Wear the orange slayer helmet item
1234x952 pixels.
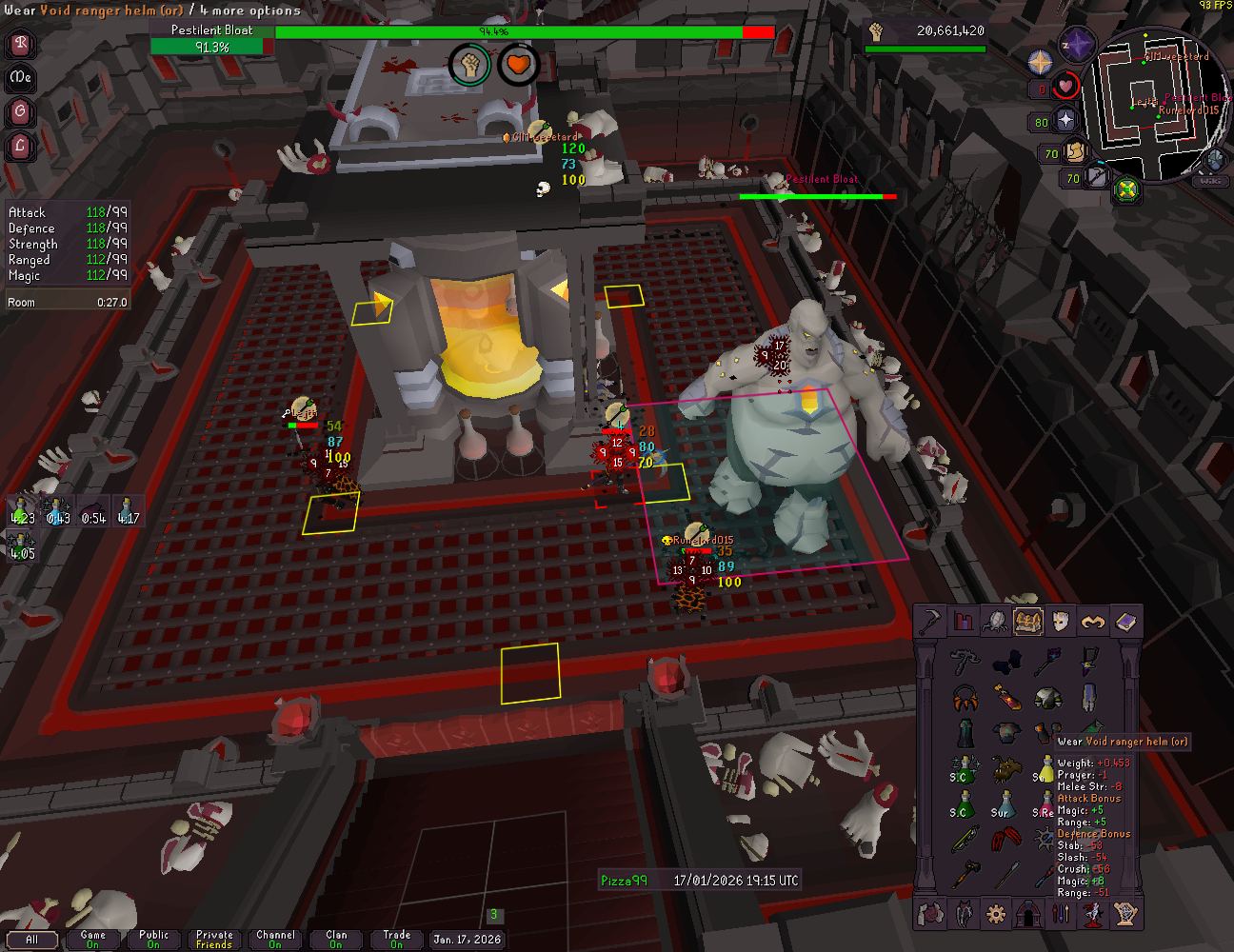965,698
